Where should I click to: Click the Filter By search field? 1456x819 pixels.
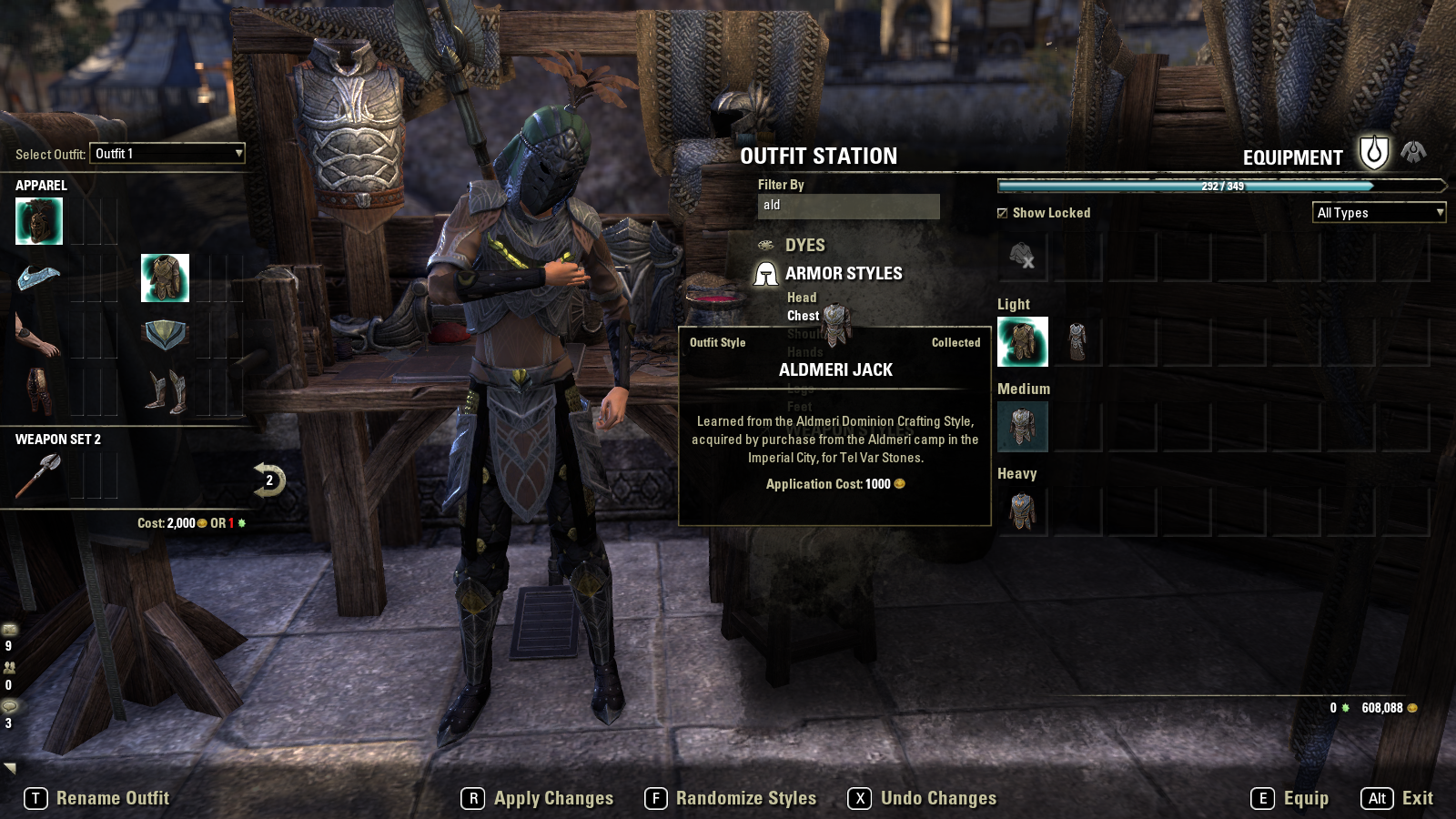tap(848, 206)
